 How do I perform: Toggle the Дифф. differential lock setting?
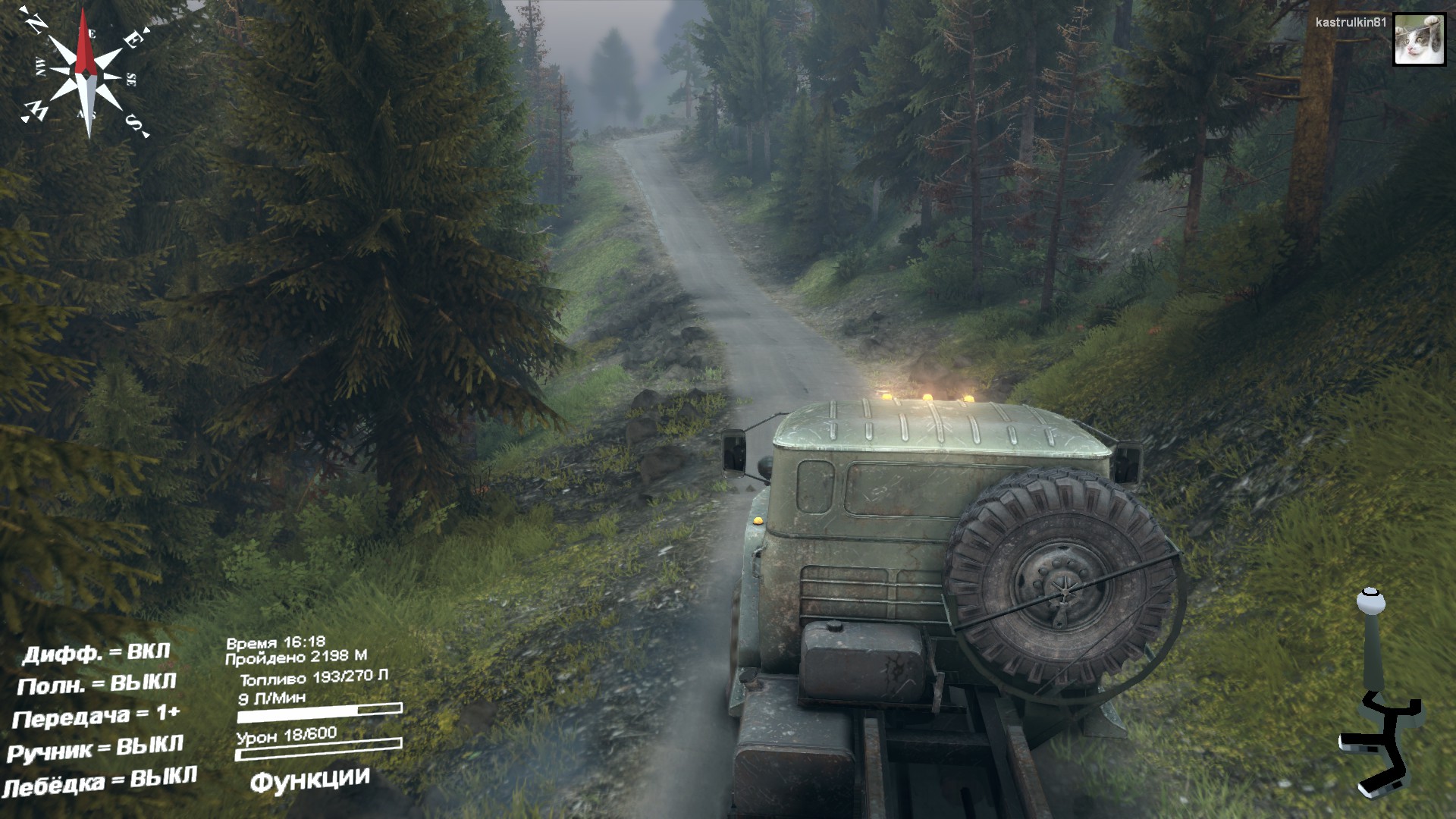[96, 653]
